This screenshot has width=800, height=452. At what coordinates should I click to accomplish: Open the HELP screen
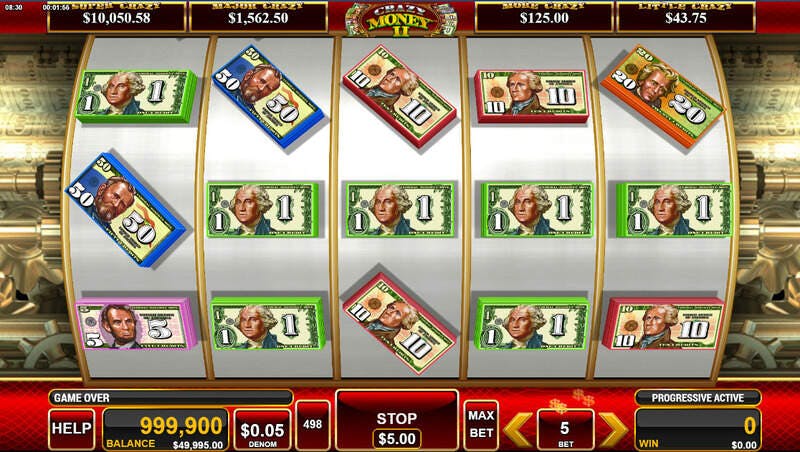72,428
